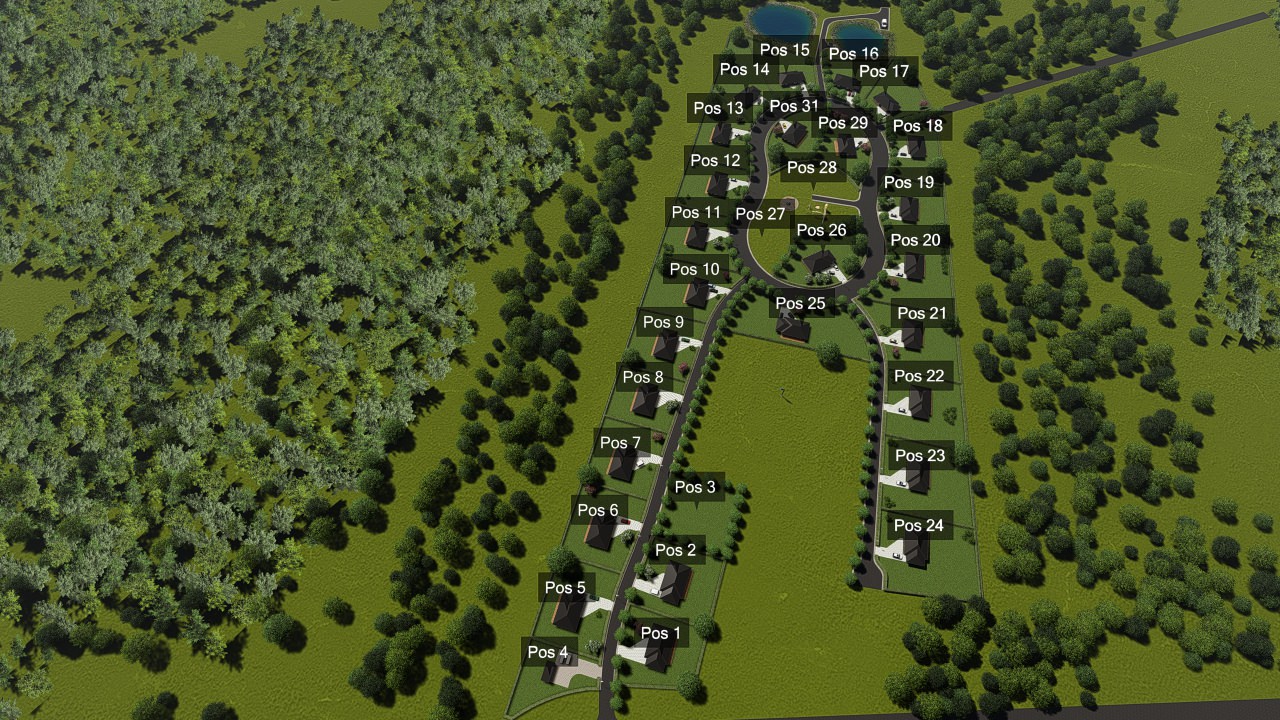Image resolution: width=1280 pixels, height=720 pixels.
Task: Select the Pos 5 label
Action: (566, 587)
